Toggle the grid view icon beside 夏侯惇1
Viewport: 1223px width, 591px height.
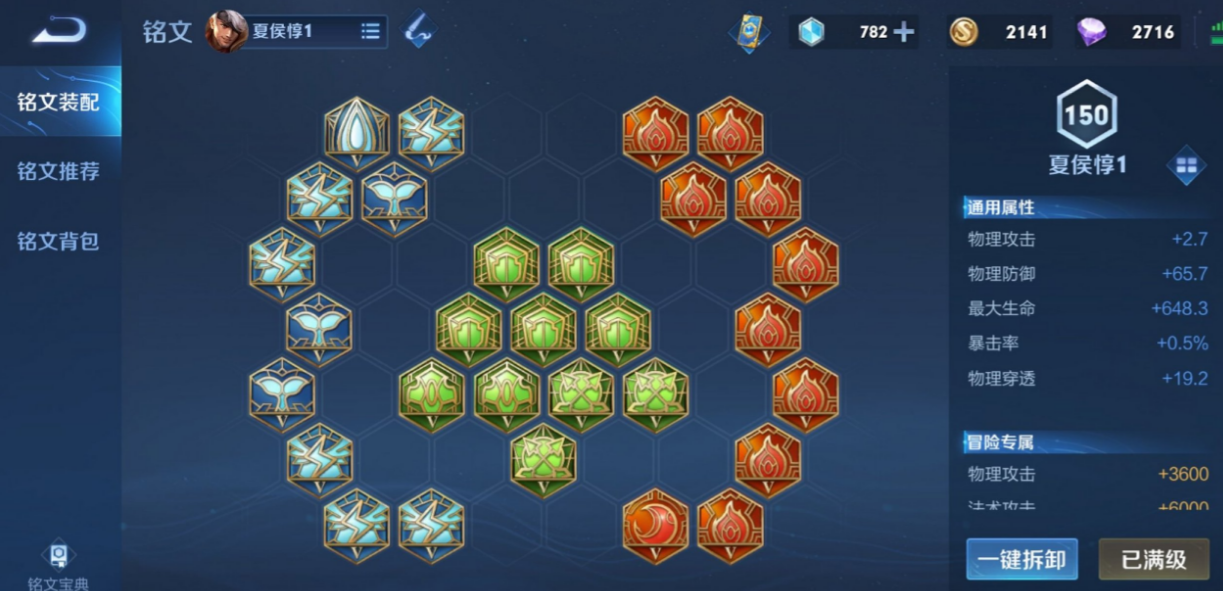click(1186, 166)
